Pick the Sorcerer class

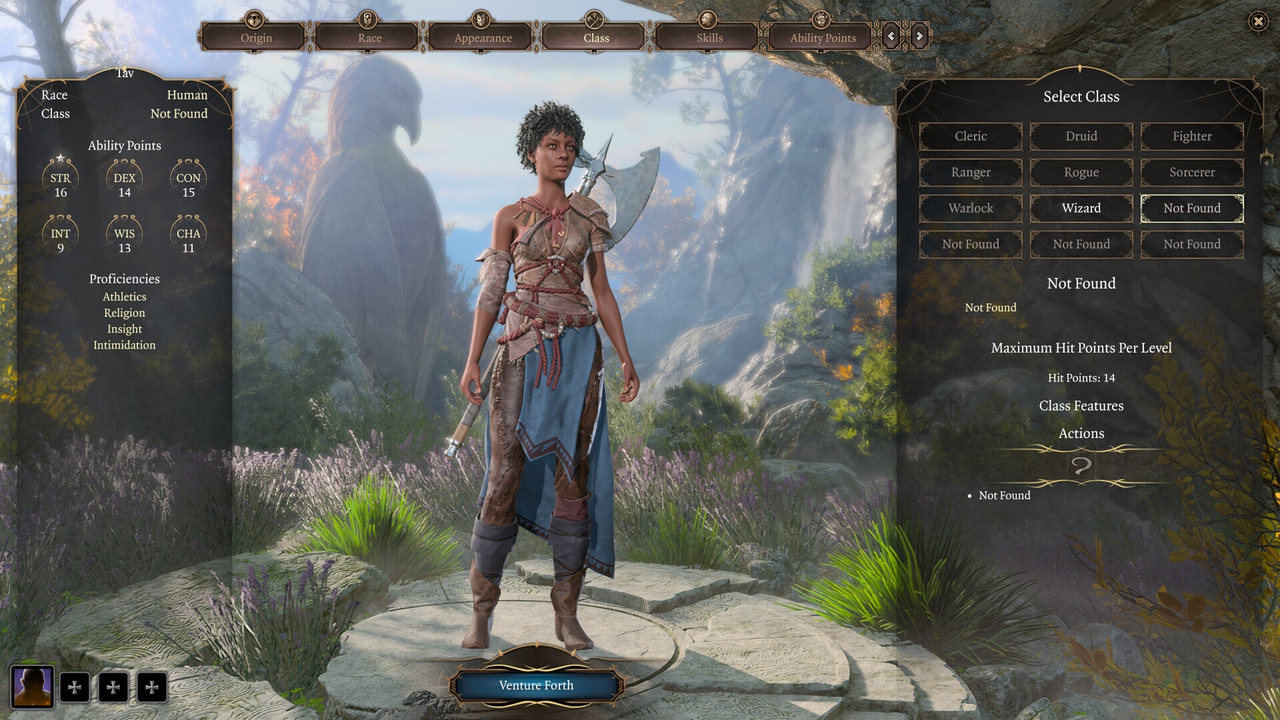1192,172
